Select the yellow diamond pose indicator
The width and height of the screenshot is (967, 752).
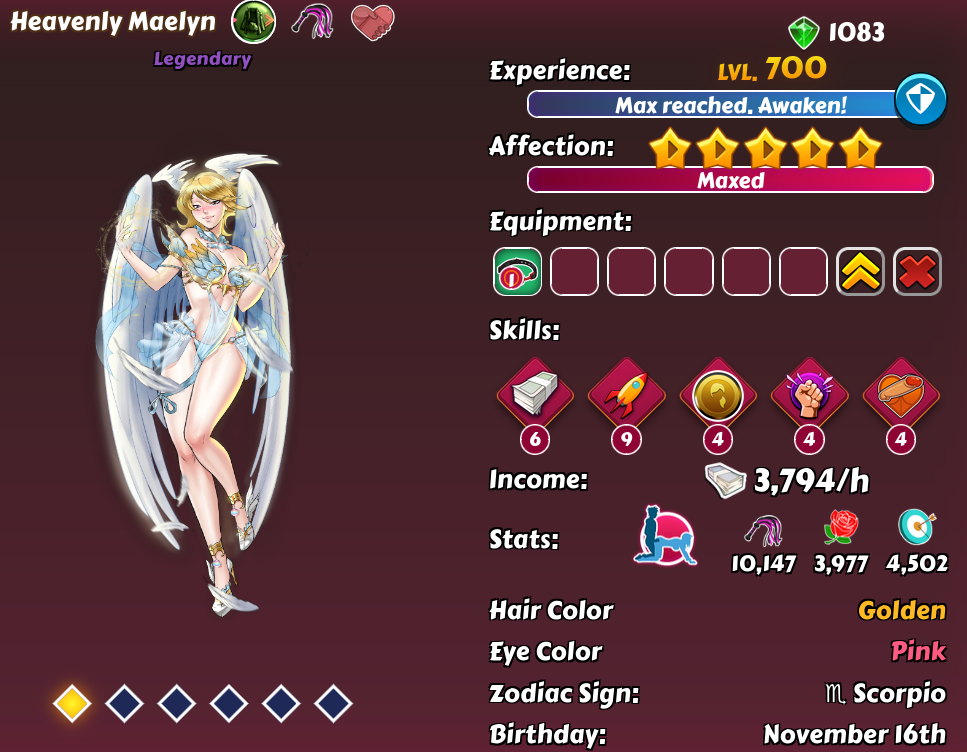72,704
